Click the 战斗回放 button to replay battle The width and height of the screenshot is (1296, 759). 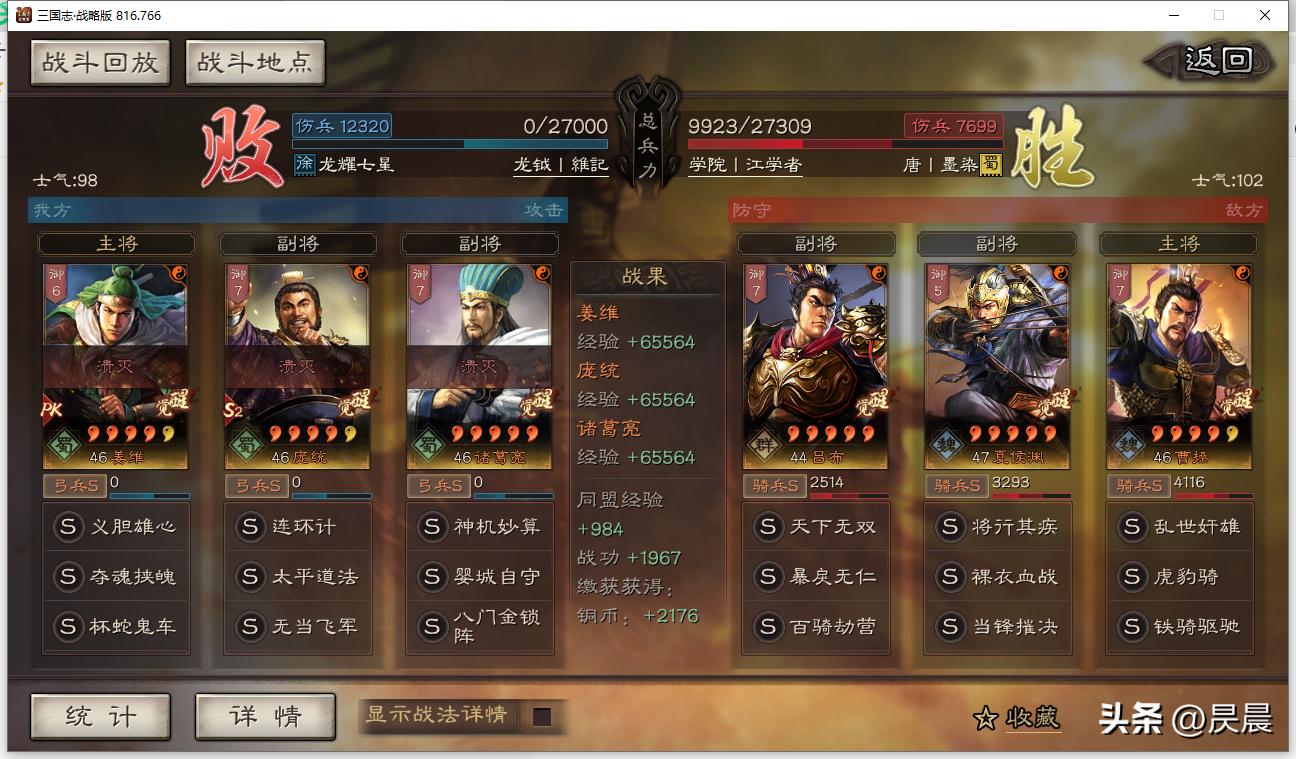[100, 62]
